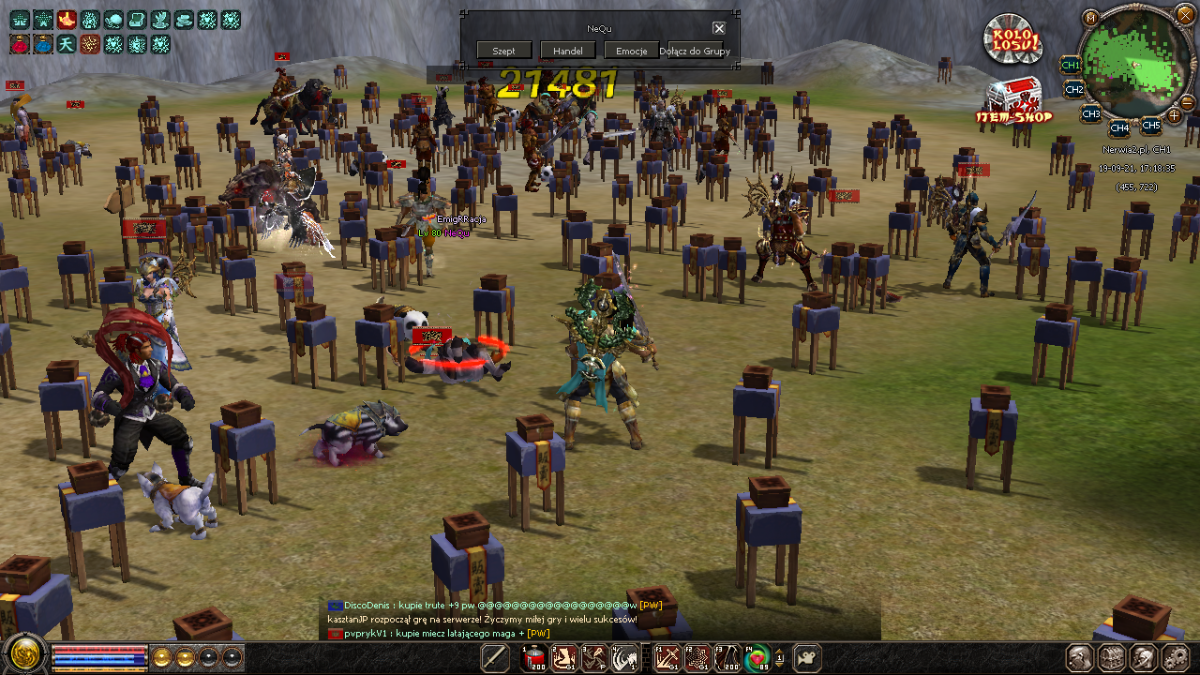The height and width of the screenshot is (675, 1200).
Task: Zoom out the minimap with minus button
Action: (1187, 101)
